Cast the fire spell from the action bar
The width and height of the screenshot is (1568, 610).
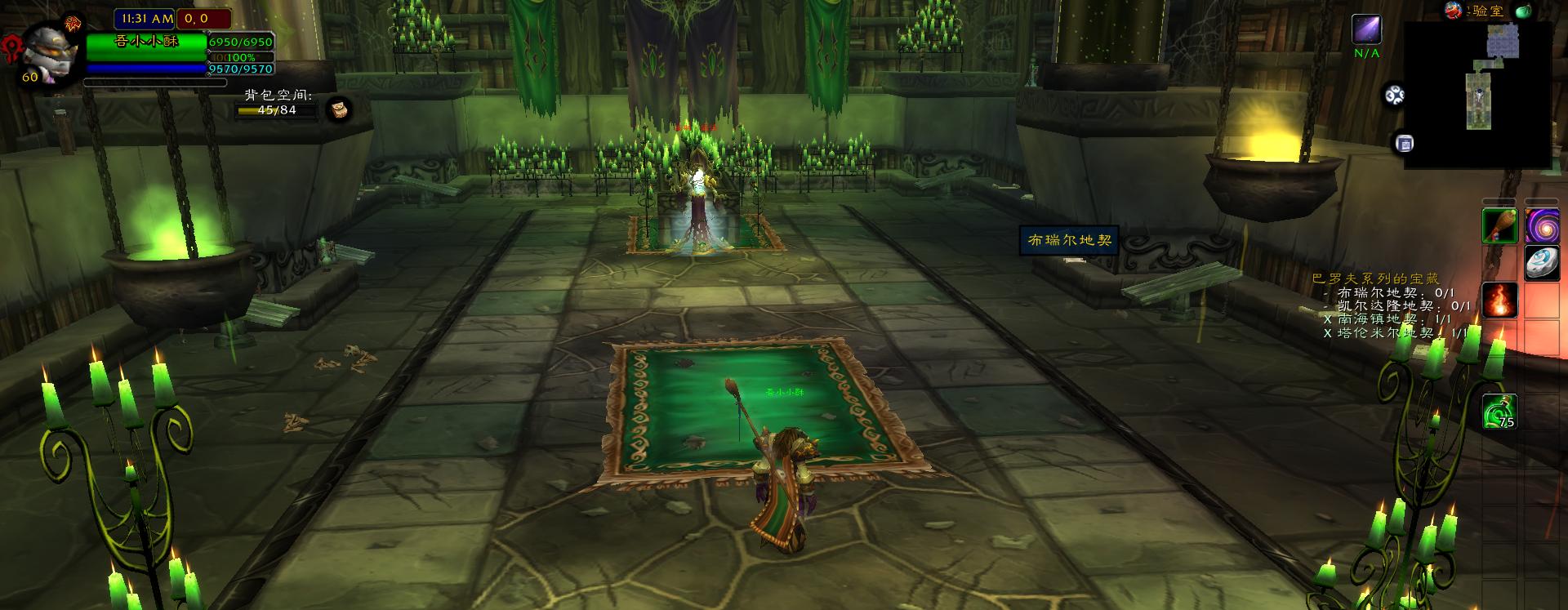pyautogui.click(x=1500, y=300)
